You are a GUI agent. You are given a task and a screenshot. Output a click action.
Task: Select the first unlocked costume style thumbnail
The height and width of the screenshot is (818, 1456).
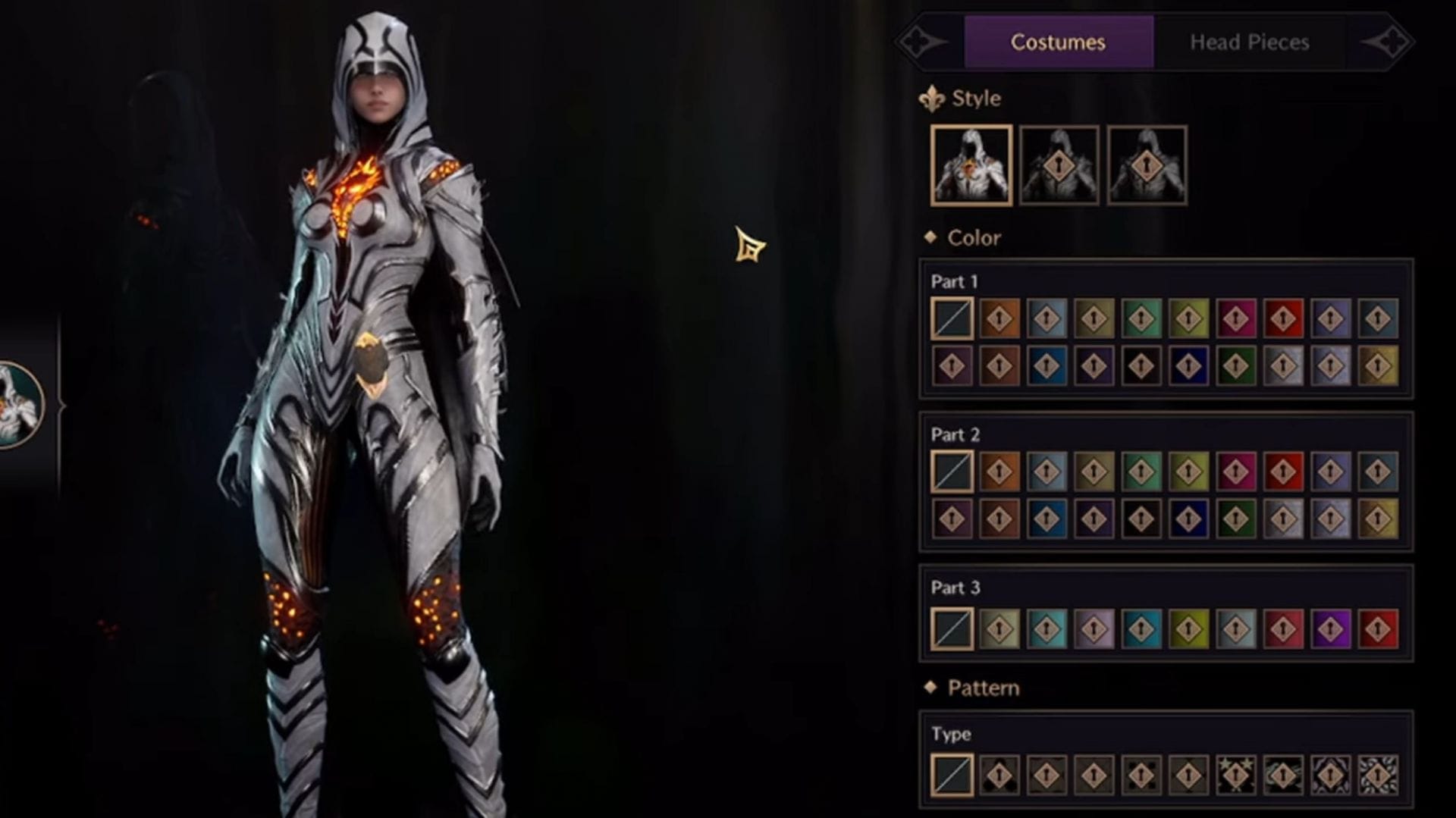[973, 164]
